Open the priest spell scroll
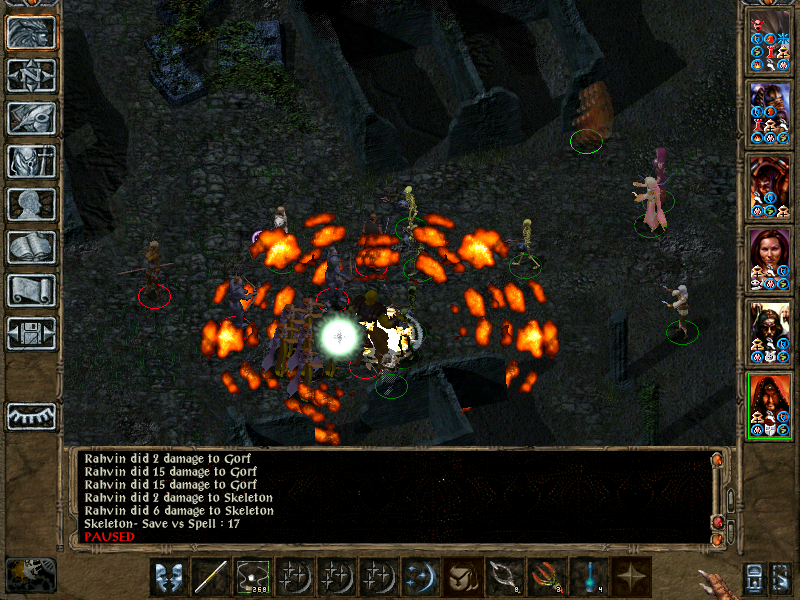800x600 pixels. [31, 290]
